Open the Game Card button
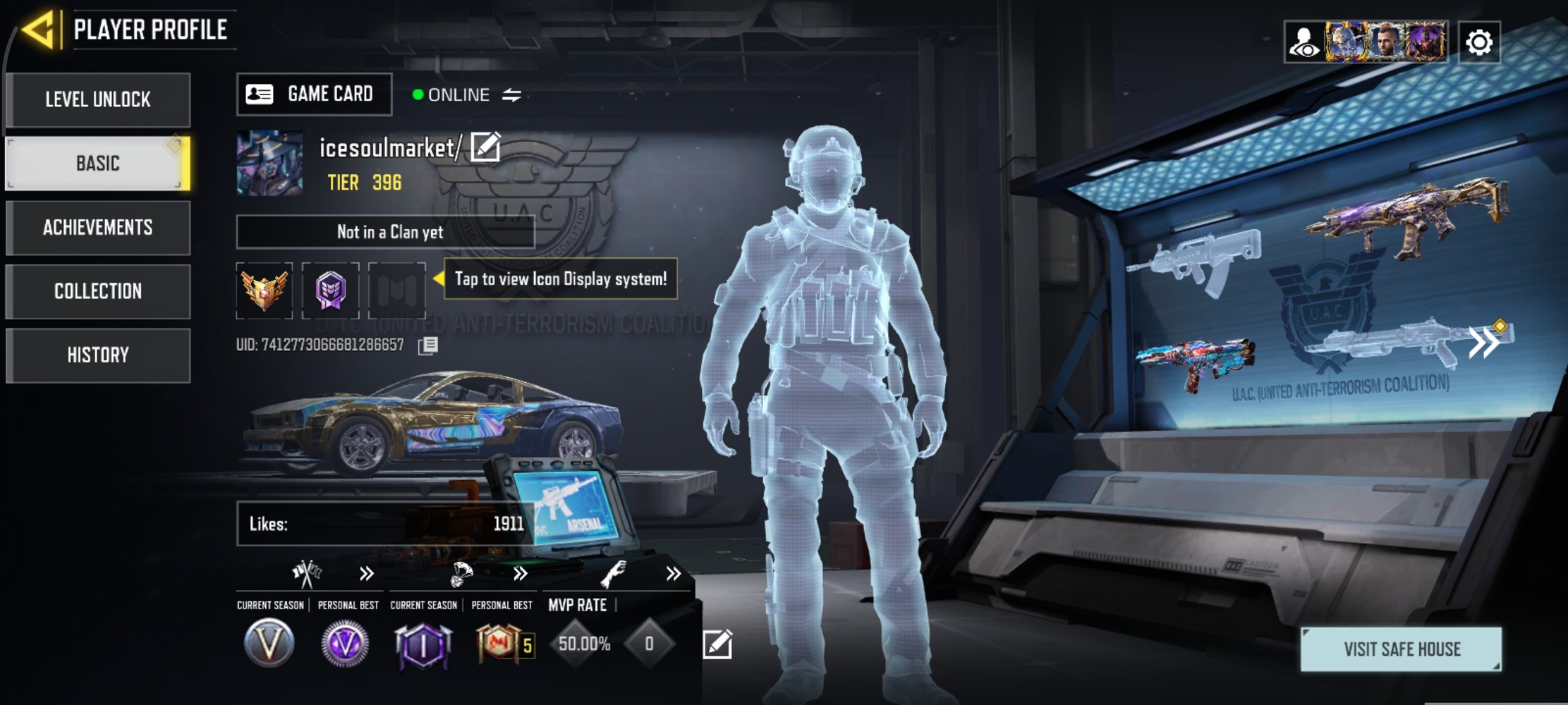This screenshot has height=705, width=1568. pos(314,94)
